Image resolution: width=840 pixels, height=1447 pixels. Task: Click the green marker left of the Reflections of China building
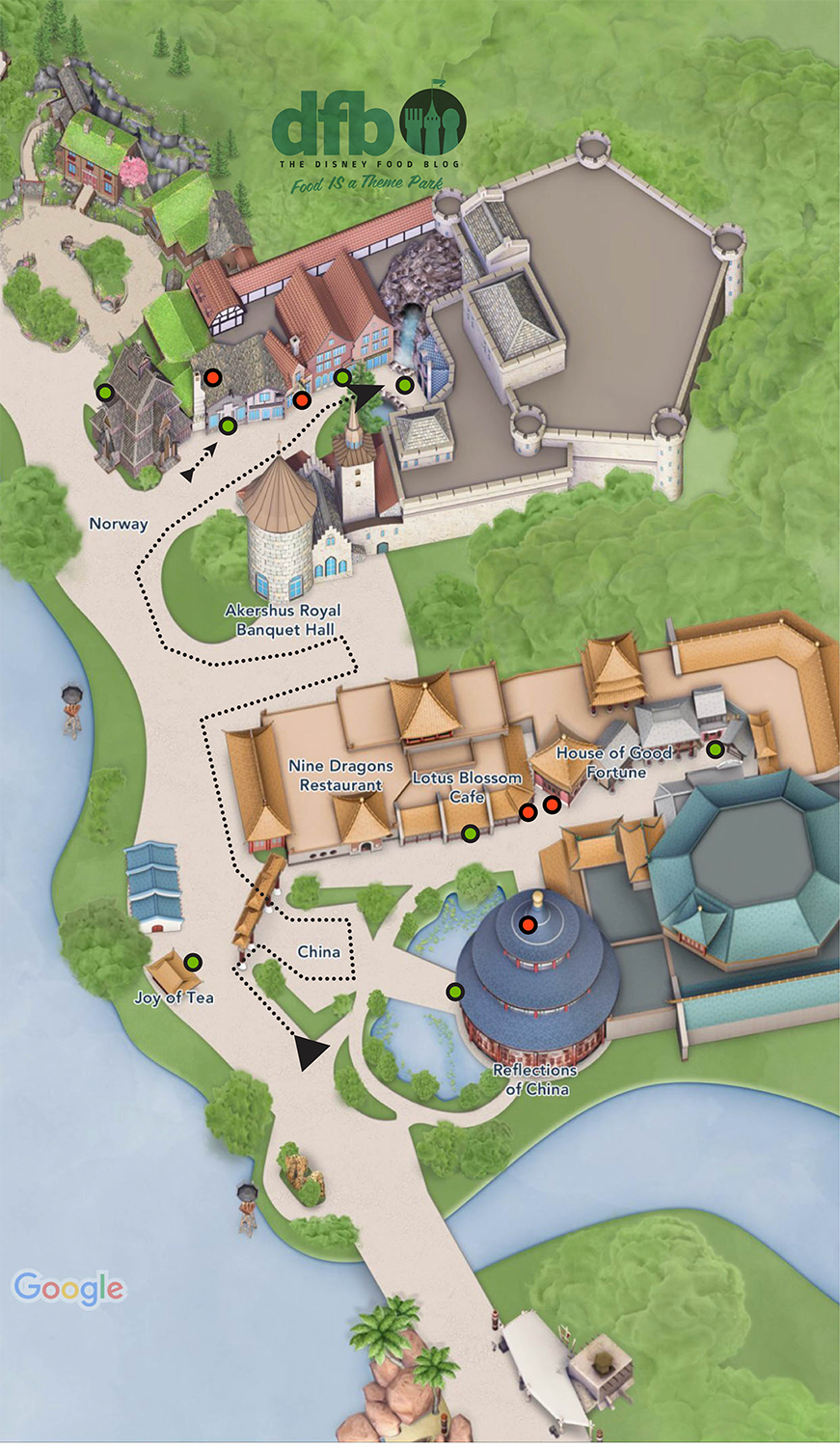[x=454, y=992]
